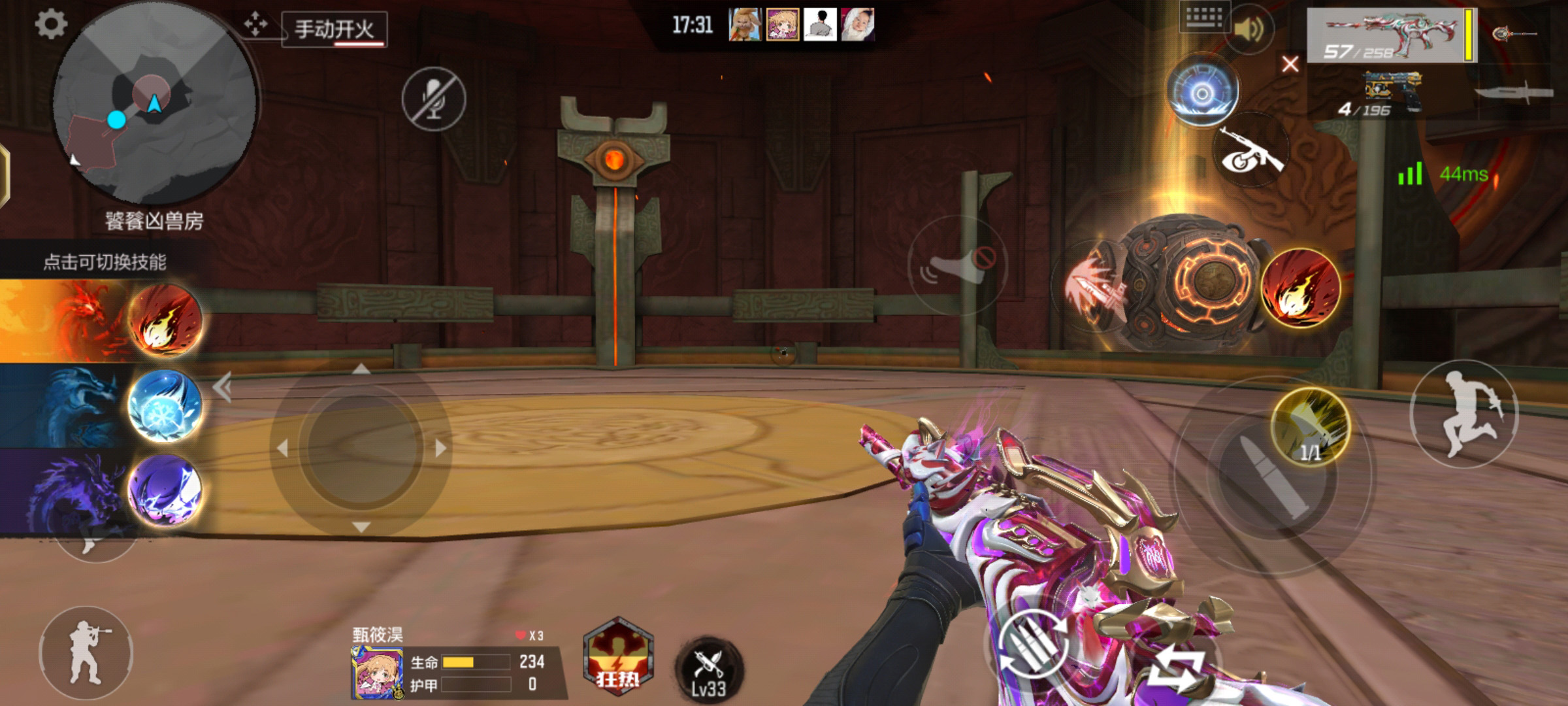The image size is (1568, 706).
Task: Tap the 狂热 frenzy badge
Action: pyautogui.click(x=617, y=657)
